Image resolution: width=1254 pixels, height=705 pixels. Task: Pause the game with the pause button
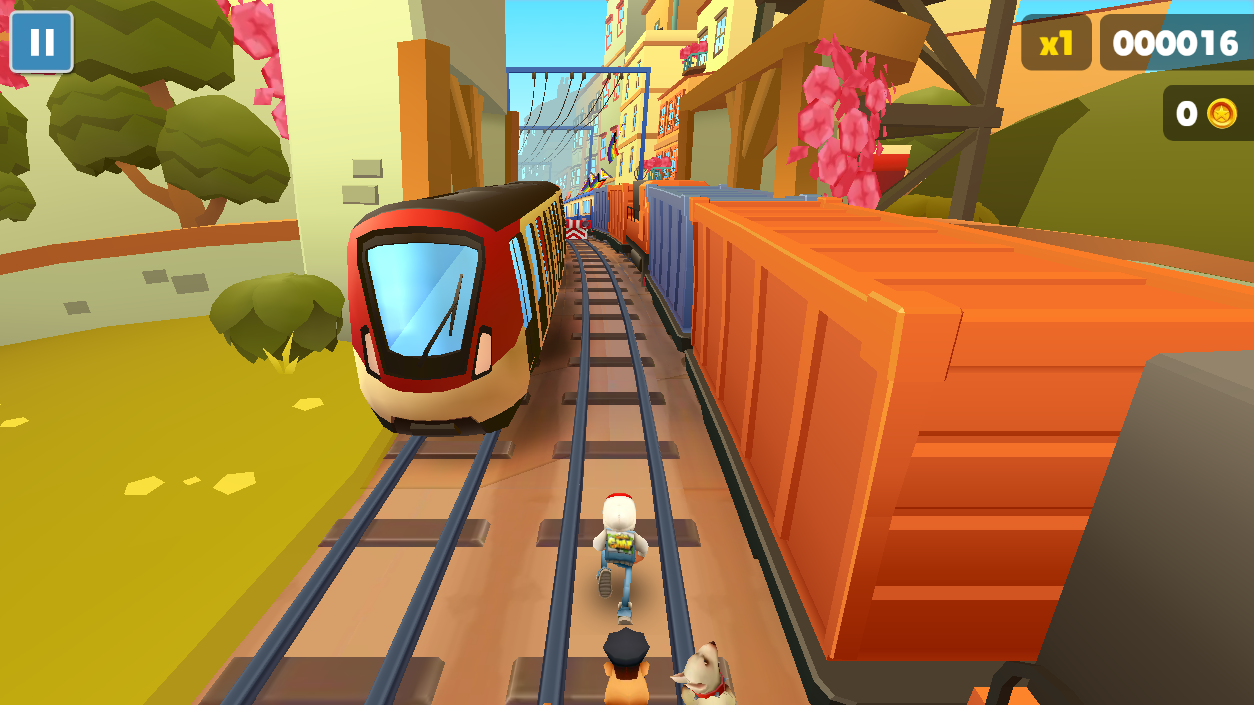tap(41, 42)
